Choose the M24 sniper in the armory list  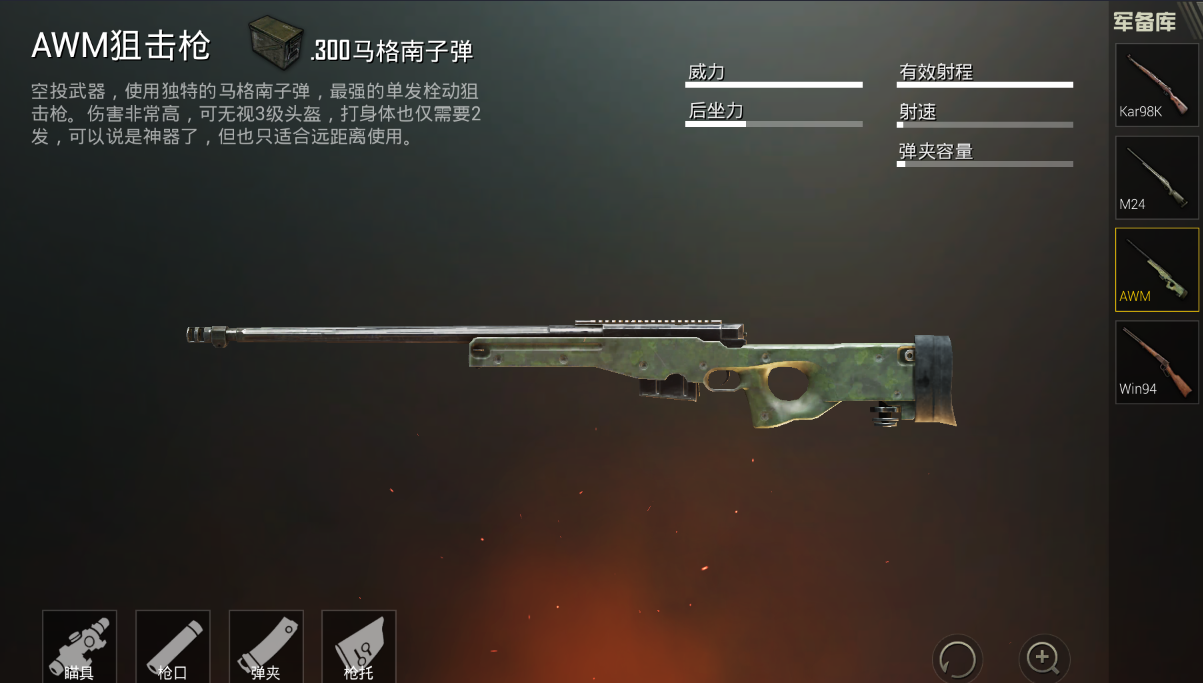pos(1156,177)
